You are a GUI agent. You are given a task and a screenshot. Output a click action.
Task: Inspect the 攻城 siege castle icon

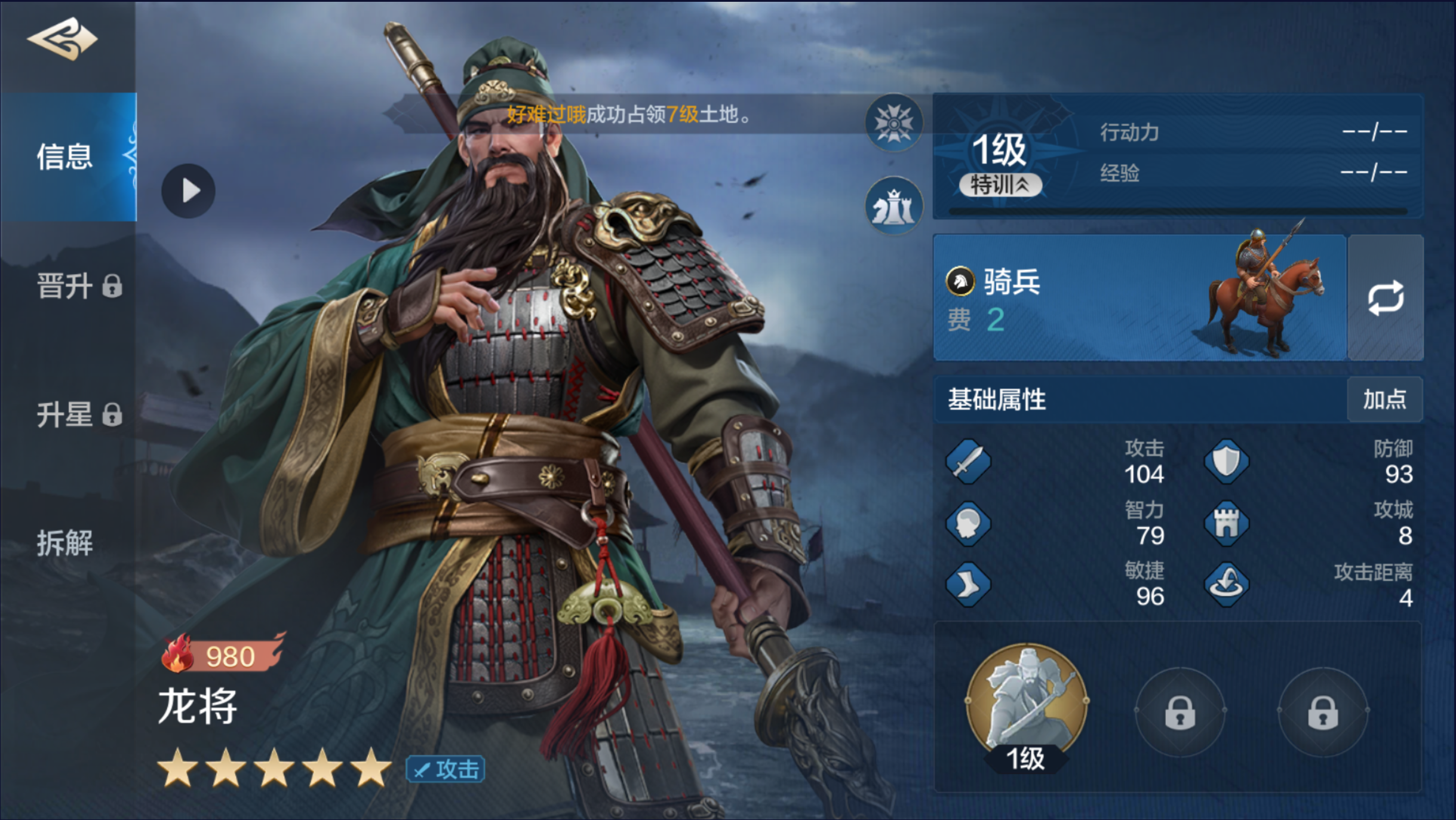click(x=1227, y=524)
